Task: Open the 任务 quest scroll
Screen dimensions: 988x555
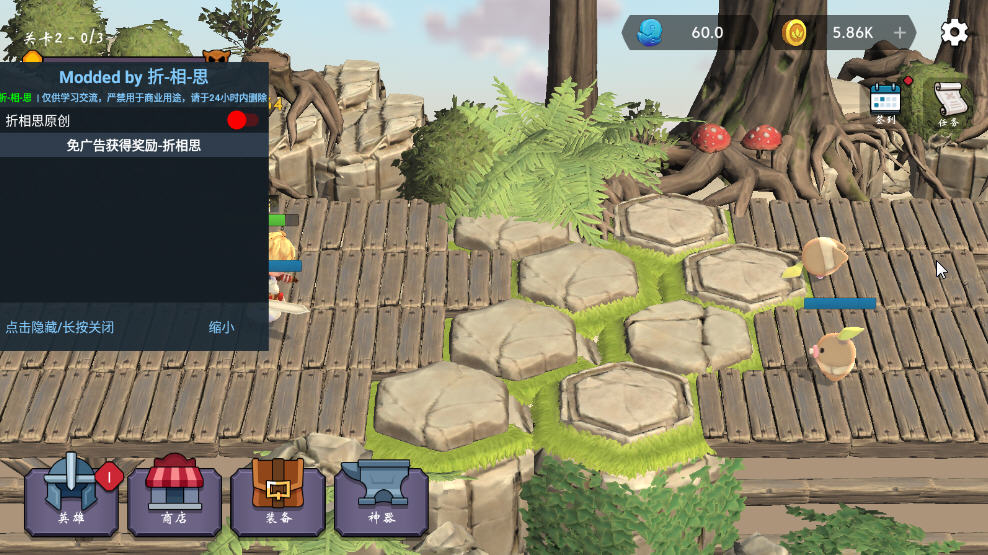Action: click(x=949, y=104)
